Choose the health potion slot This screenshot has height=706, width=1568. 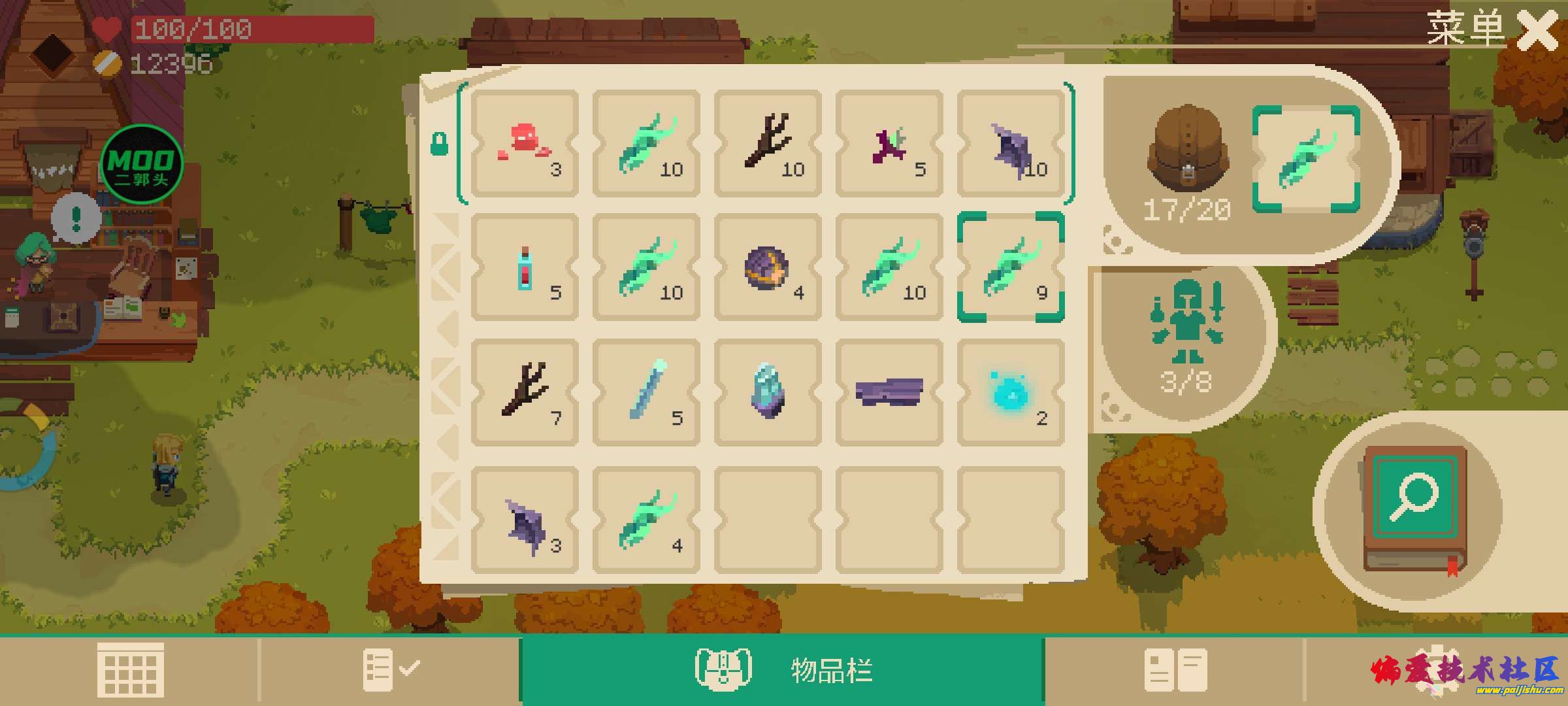[x=525, y=267]
